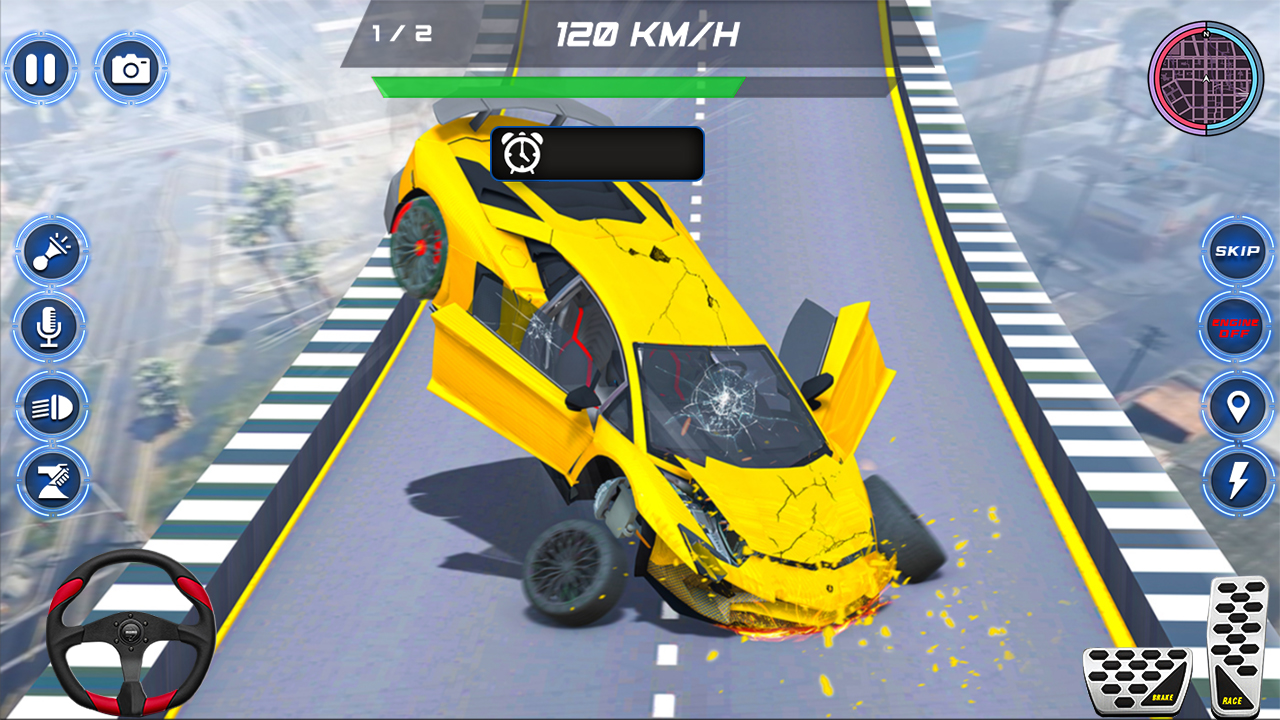Image resolution: width=1280 pixels, height=720 pixels.
Task: Expand the minimap in the corner
Action: [1204, 75]
